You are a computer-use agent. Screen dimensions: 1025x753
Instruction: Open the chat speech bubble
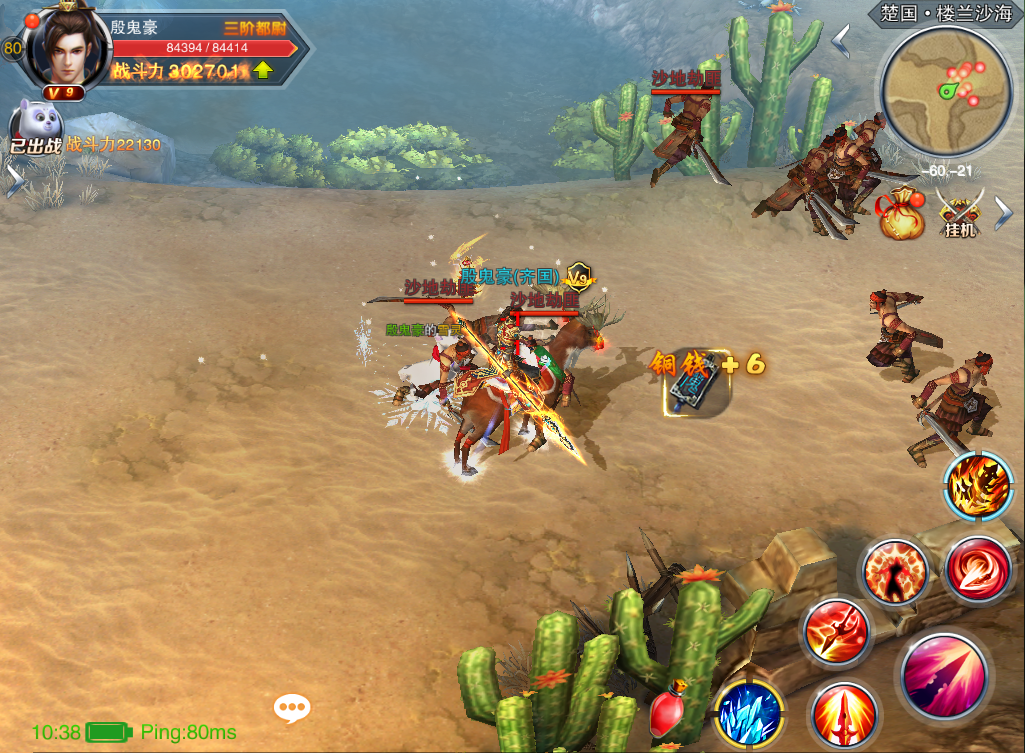click(x=292, y=709)
